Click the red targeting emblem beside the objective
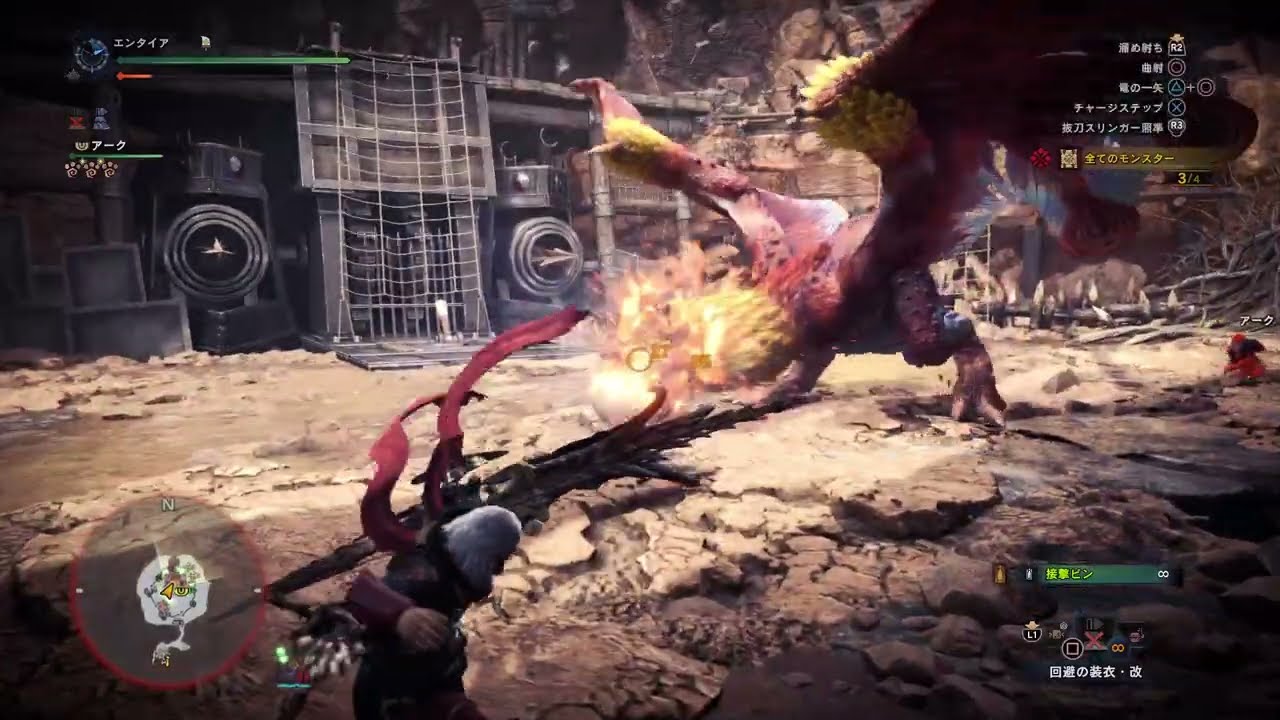1280x720 pixels. click(1042, 158)
